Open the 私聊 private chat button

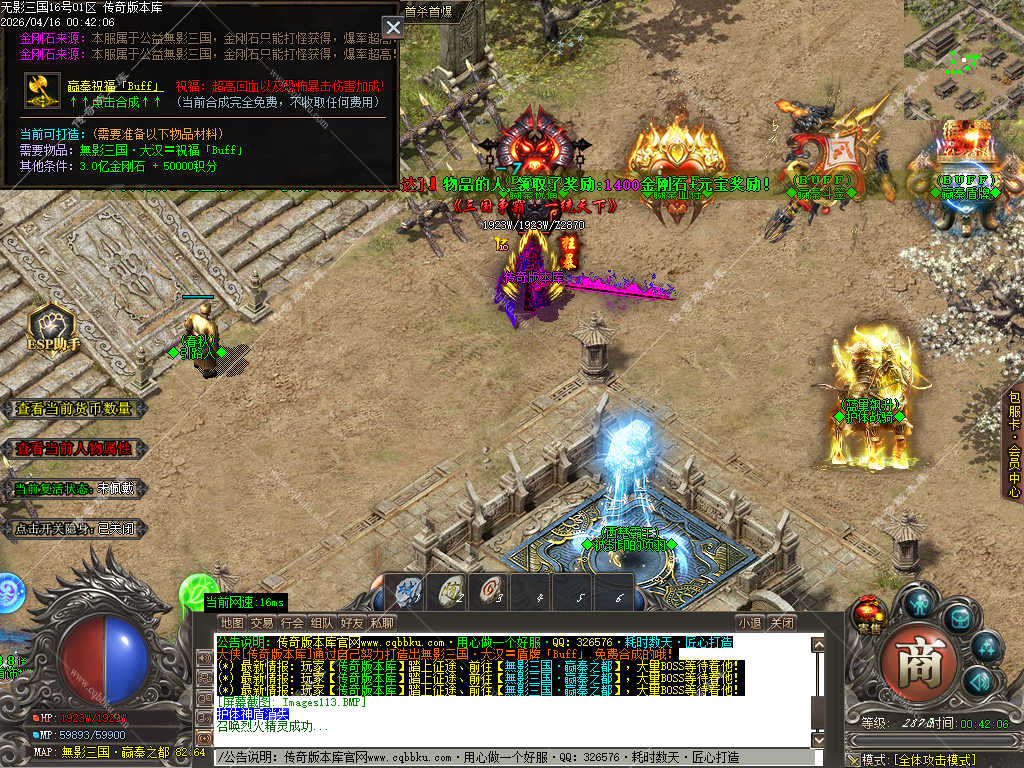point(382,623)
